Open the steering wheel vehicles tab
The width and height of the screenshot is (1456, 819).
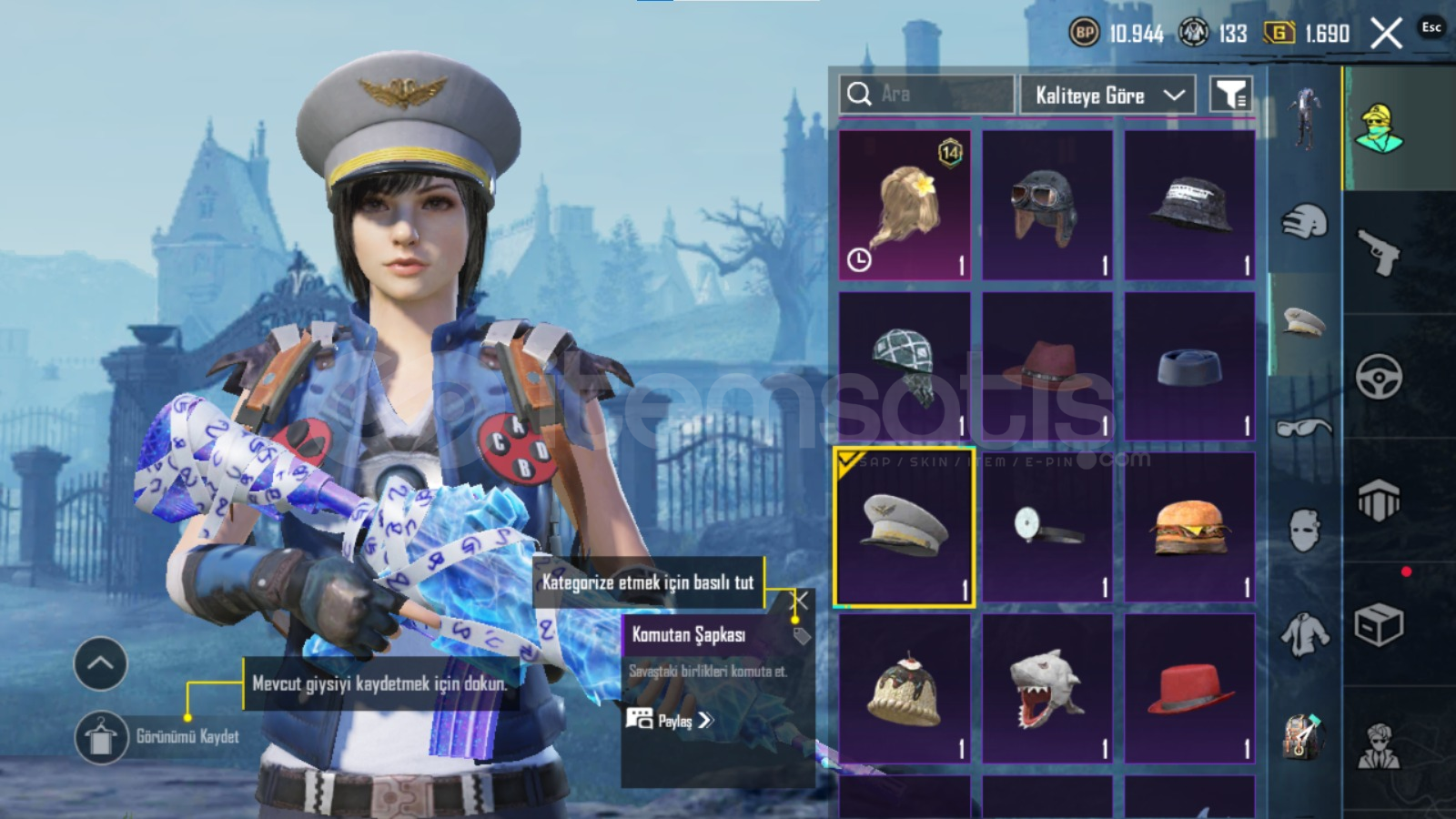tap(1378, 376)
